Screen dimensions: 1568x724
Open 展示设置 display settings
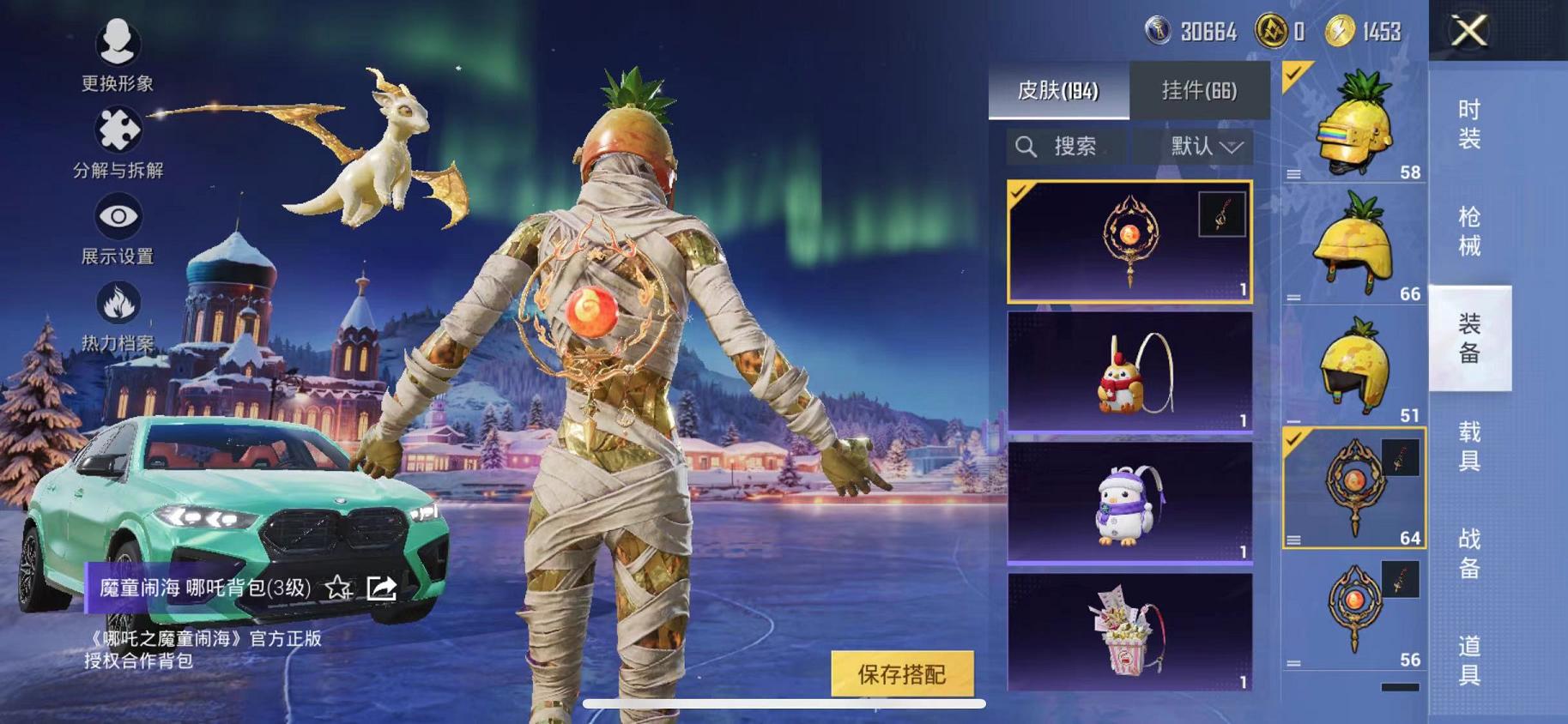(118, 218)
